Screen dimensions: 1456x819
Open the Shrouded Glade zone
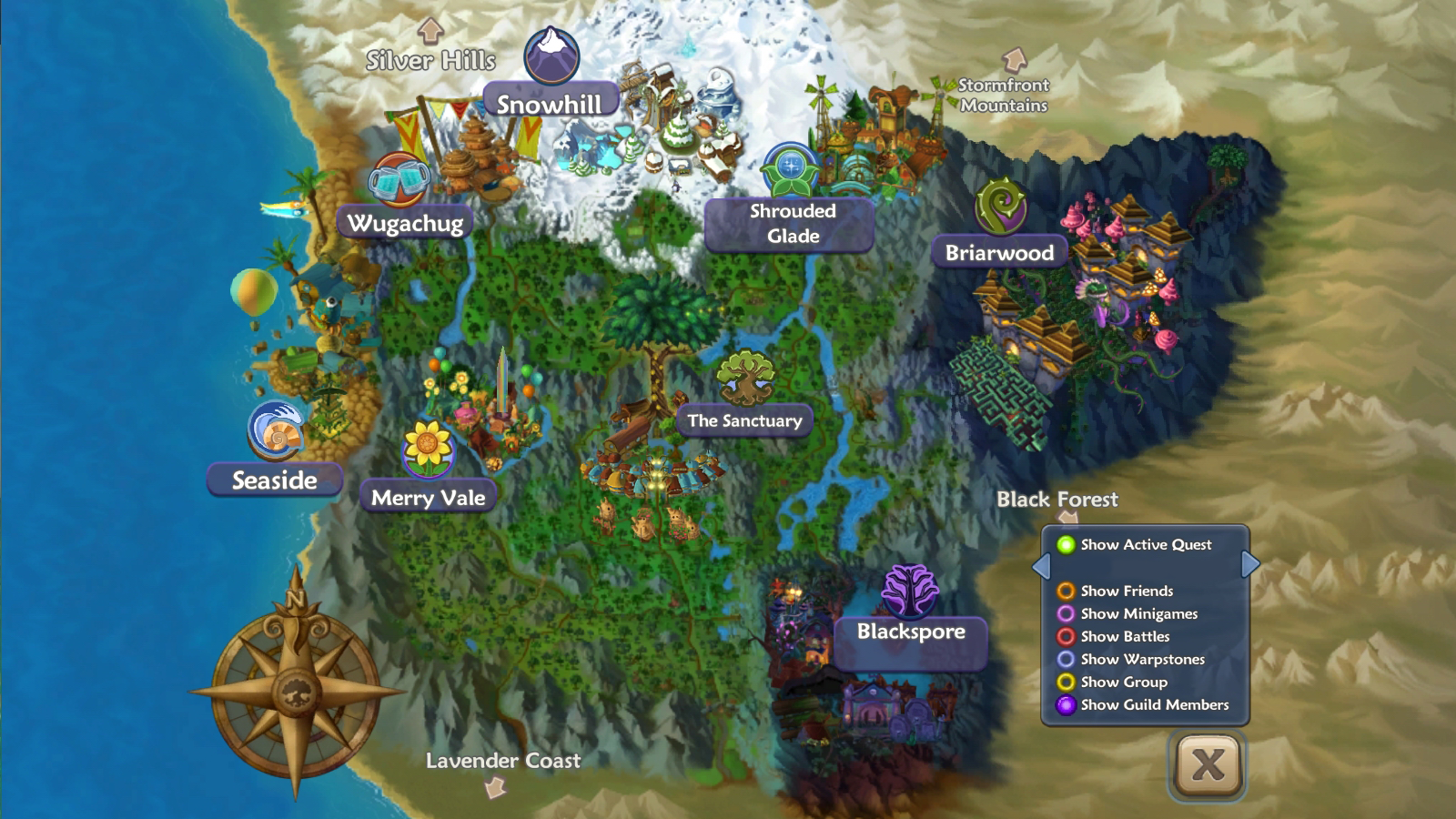click(792, 224)
